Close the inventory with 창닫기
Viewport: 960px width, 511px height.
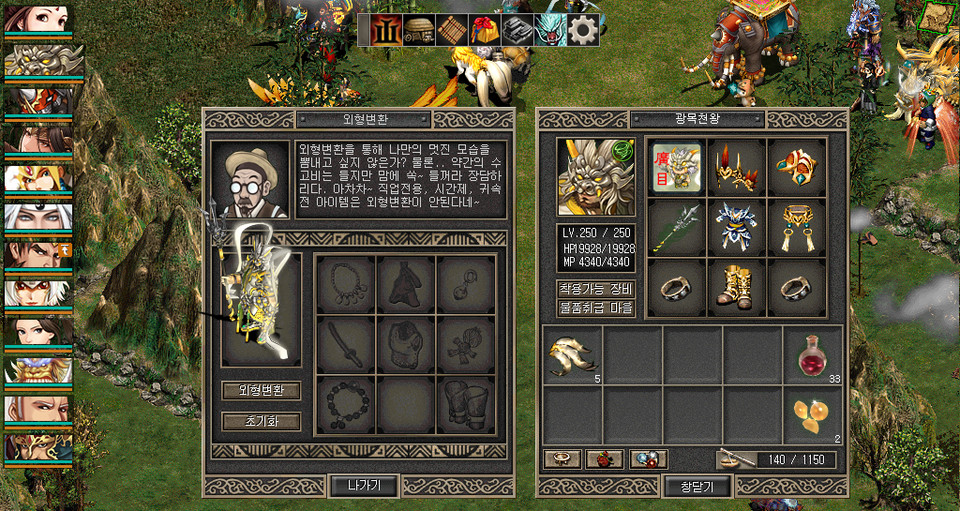(697, 486)
